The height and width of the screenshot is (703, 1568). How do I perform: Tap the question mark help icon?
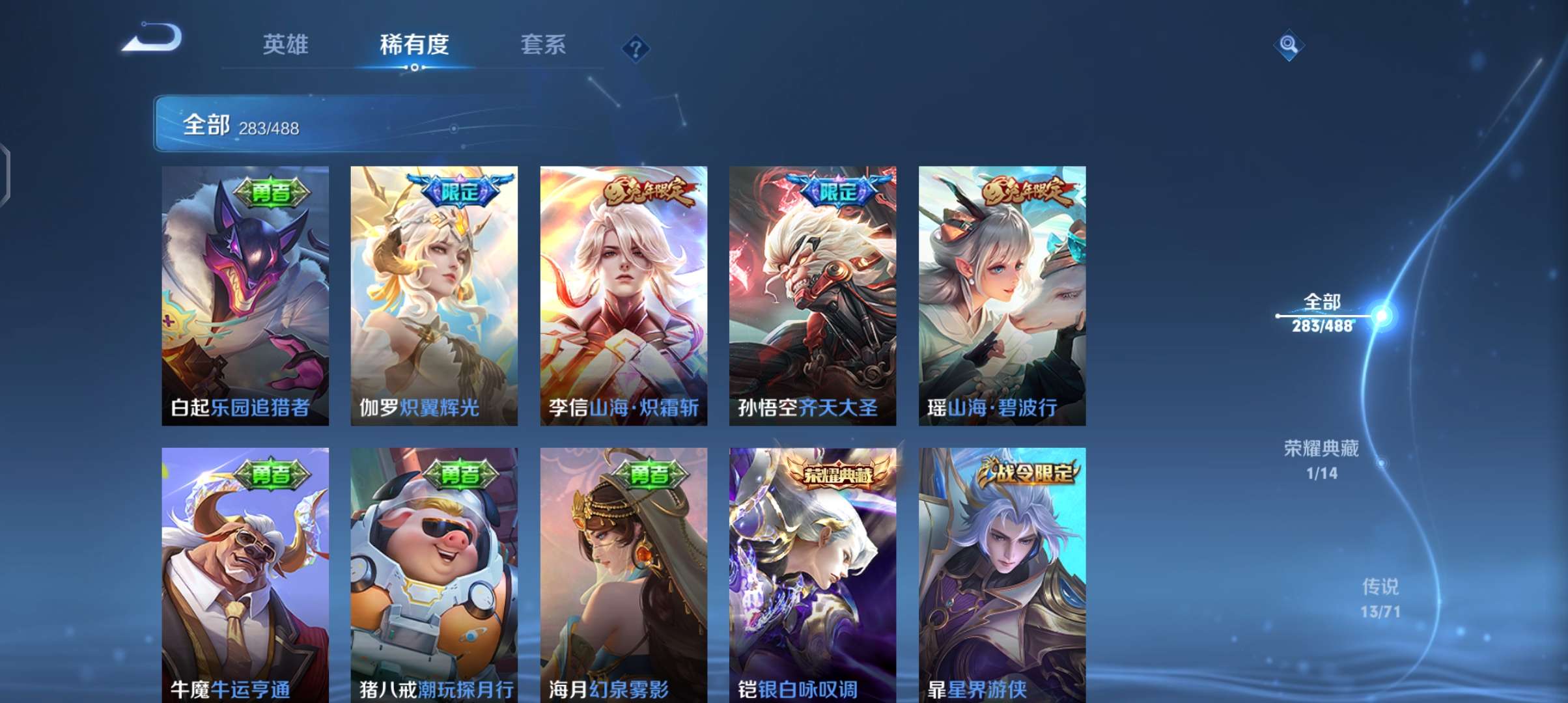coord(636,49)
